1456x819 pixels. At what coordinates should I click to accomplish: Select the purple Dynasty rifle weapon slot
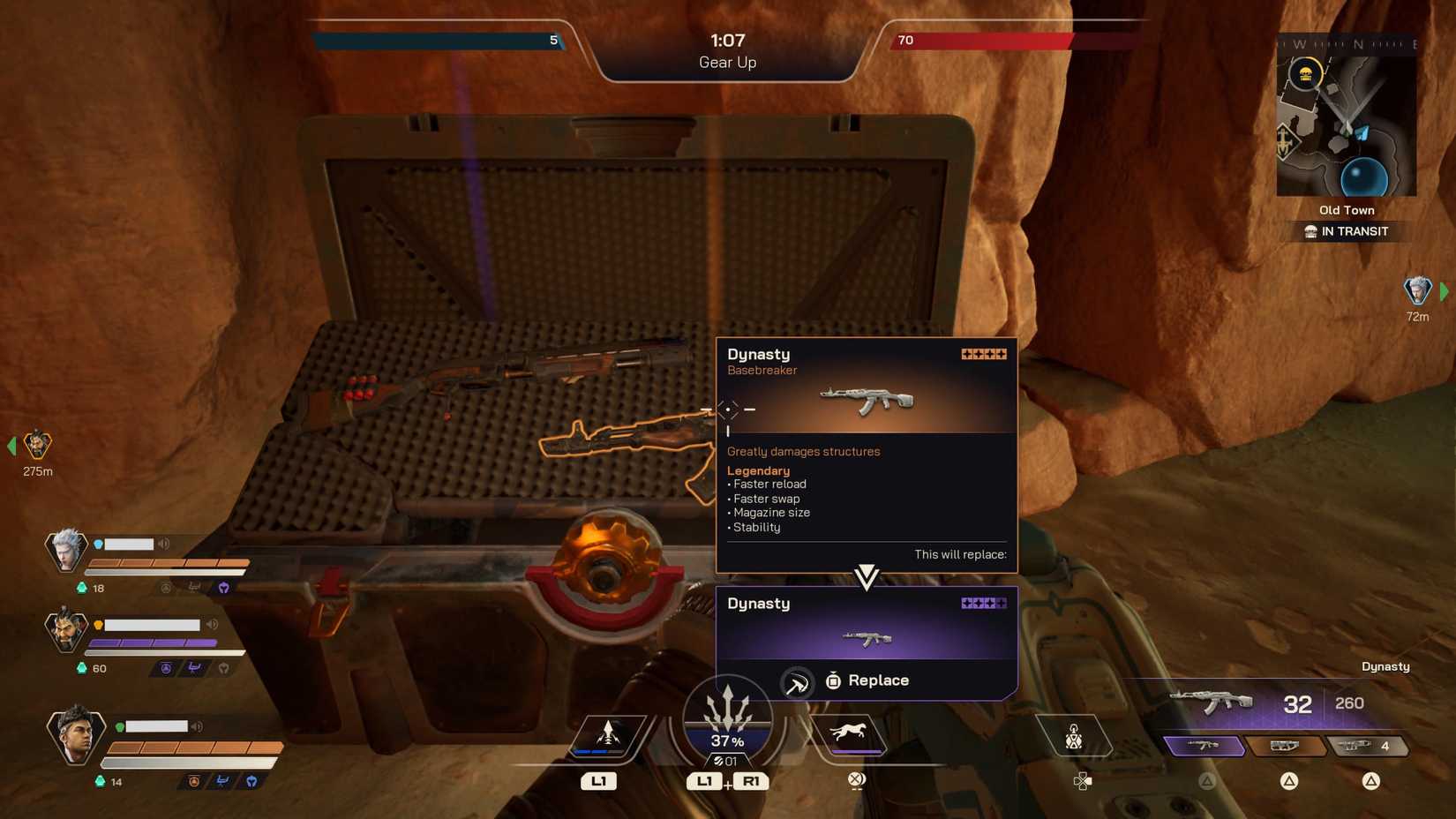pos(1204,746)
